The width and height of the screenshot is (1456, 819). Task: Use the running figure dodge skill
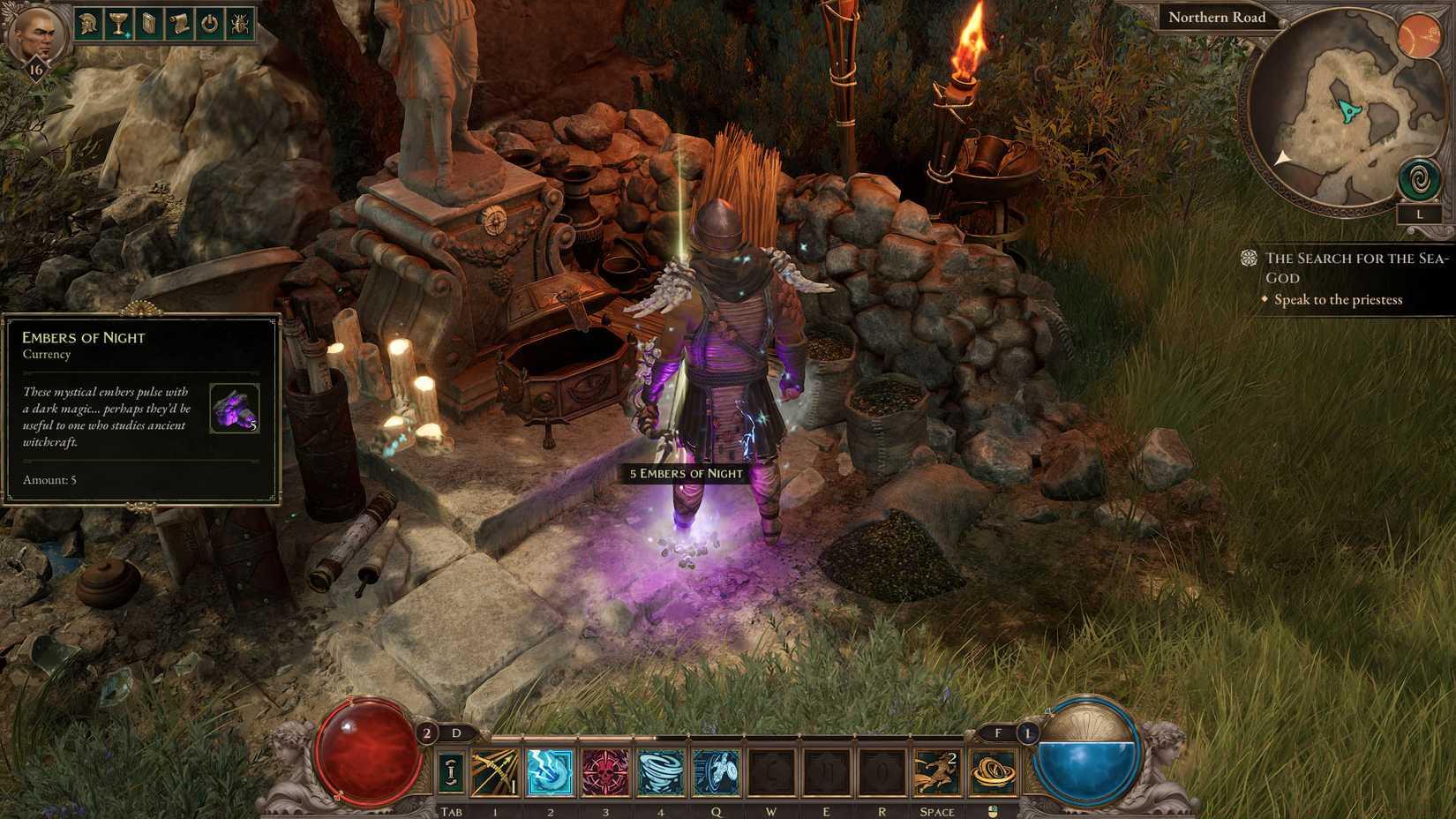point(937,772)
